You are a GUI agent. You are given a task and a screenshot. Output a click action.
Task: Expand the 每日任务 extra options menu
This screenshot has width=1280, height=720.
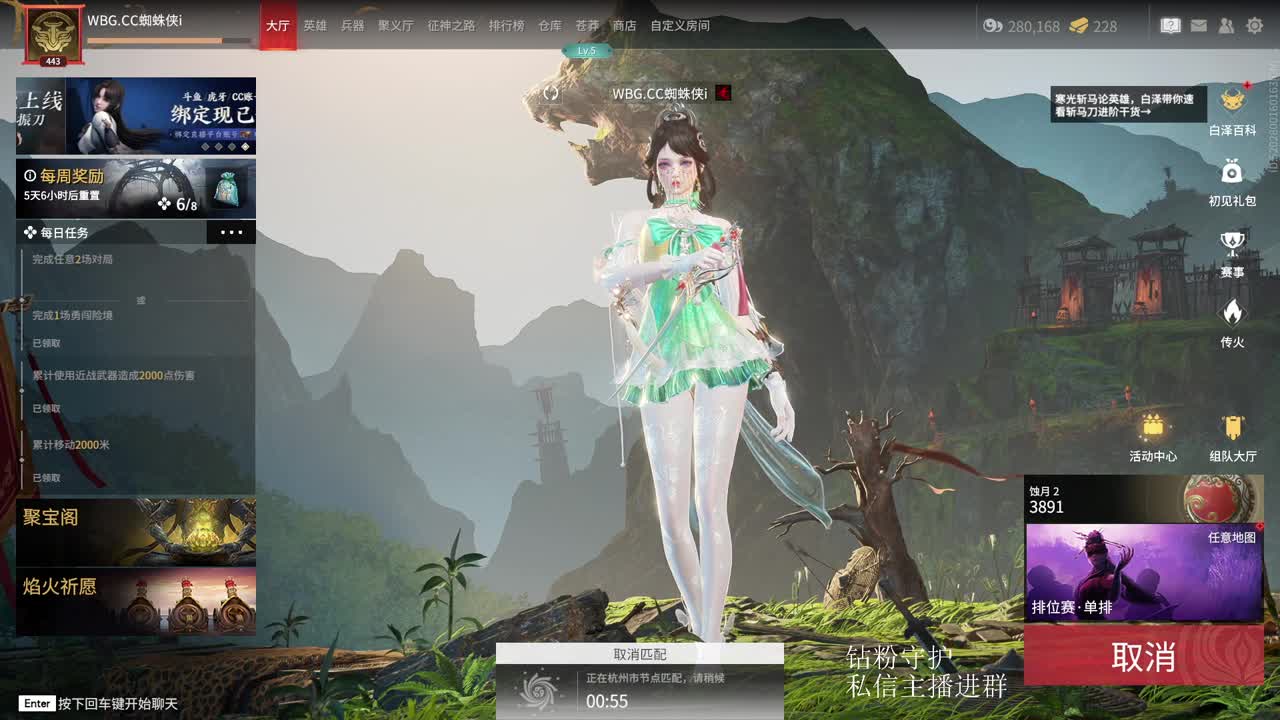(232, 232)
